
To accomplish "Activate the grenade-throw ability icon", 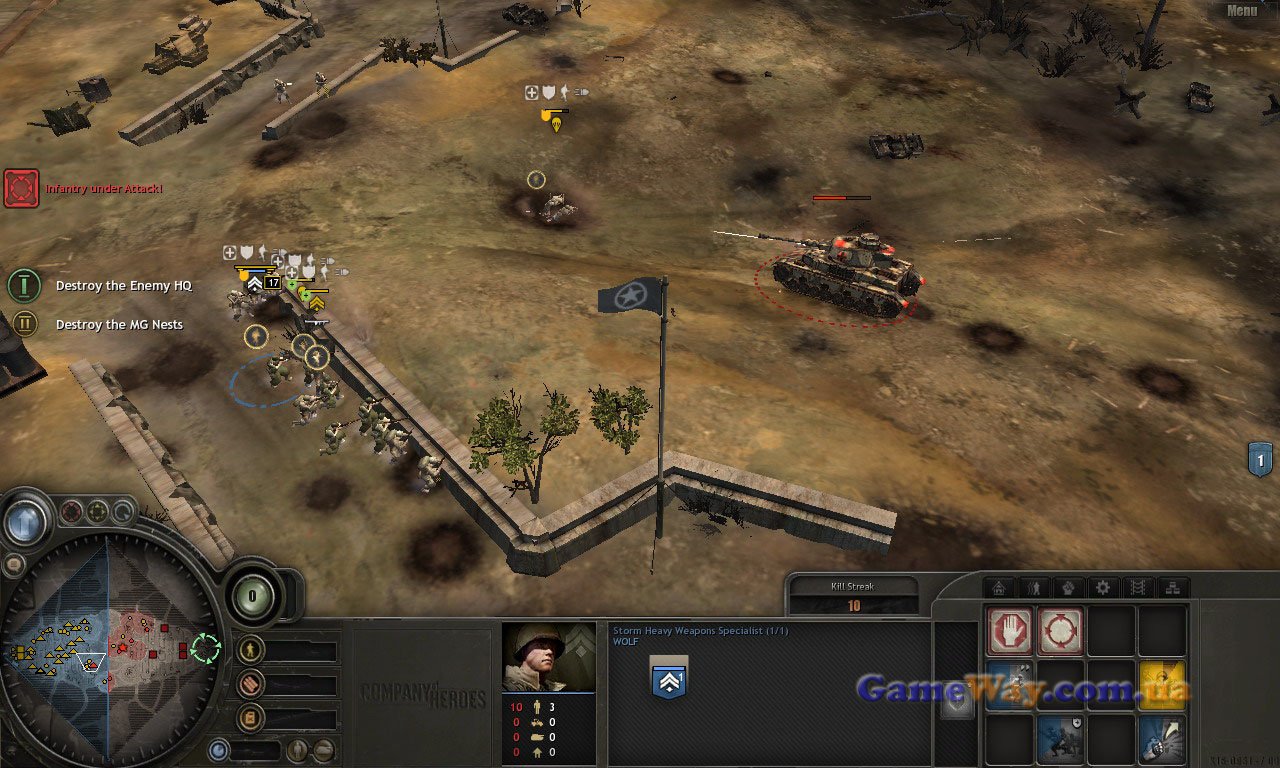I will tap(1161, 740).
